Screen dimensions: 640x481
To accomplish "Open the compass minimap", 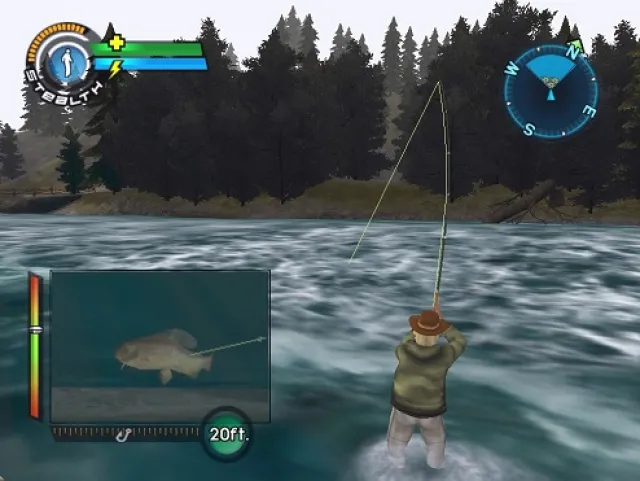I will (550, 91).
